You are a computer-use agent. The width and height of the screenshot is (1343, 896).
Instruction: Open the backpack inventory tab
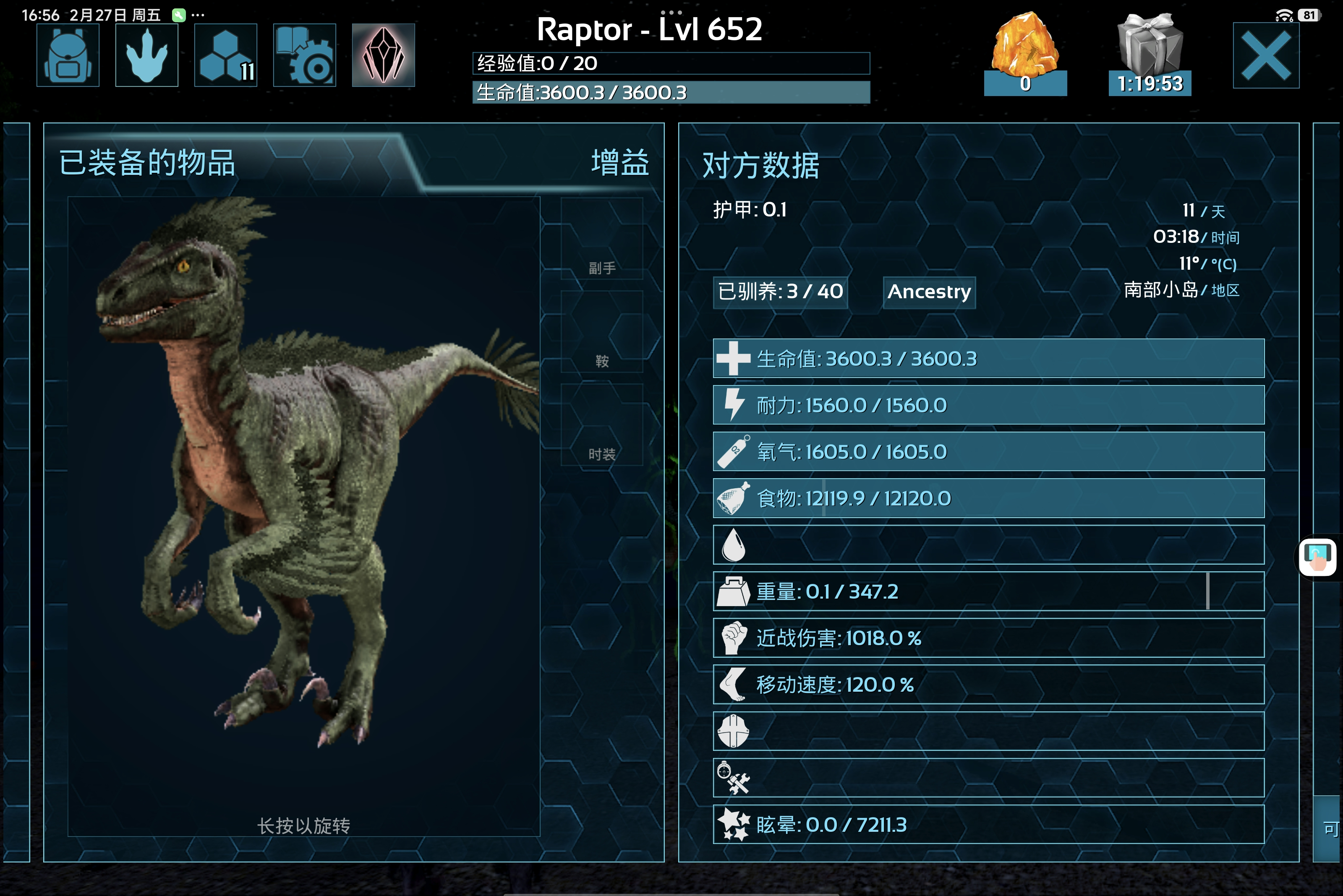tap(68, 55)
